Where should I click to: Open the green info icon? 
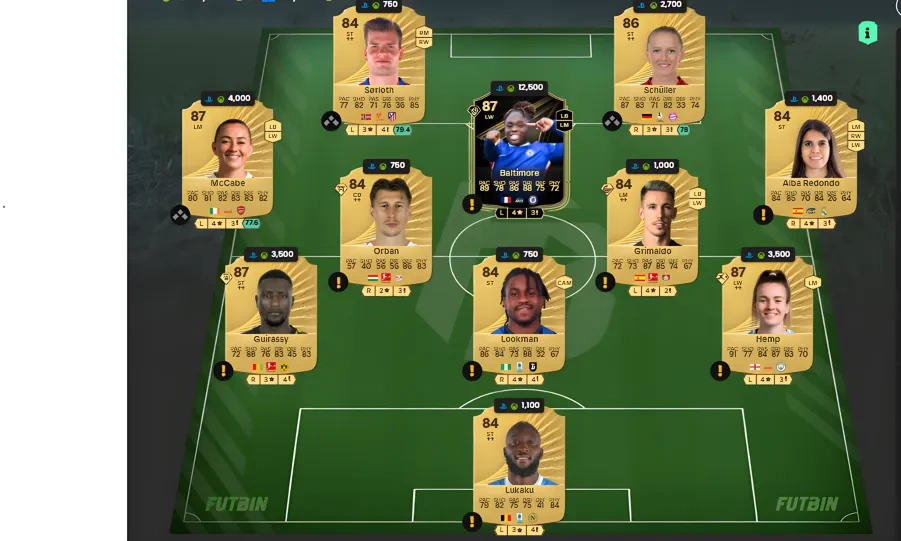pos(867,33)
